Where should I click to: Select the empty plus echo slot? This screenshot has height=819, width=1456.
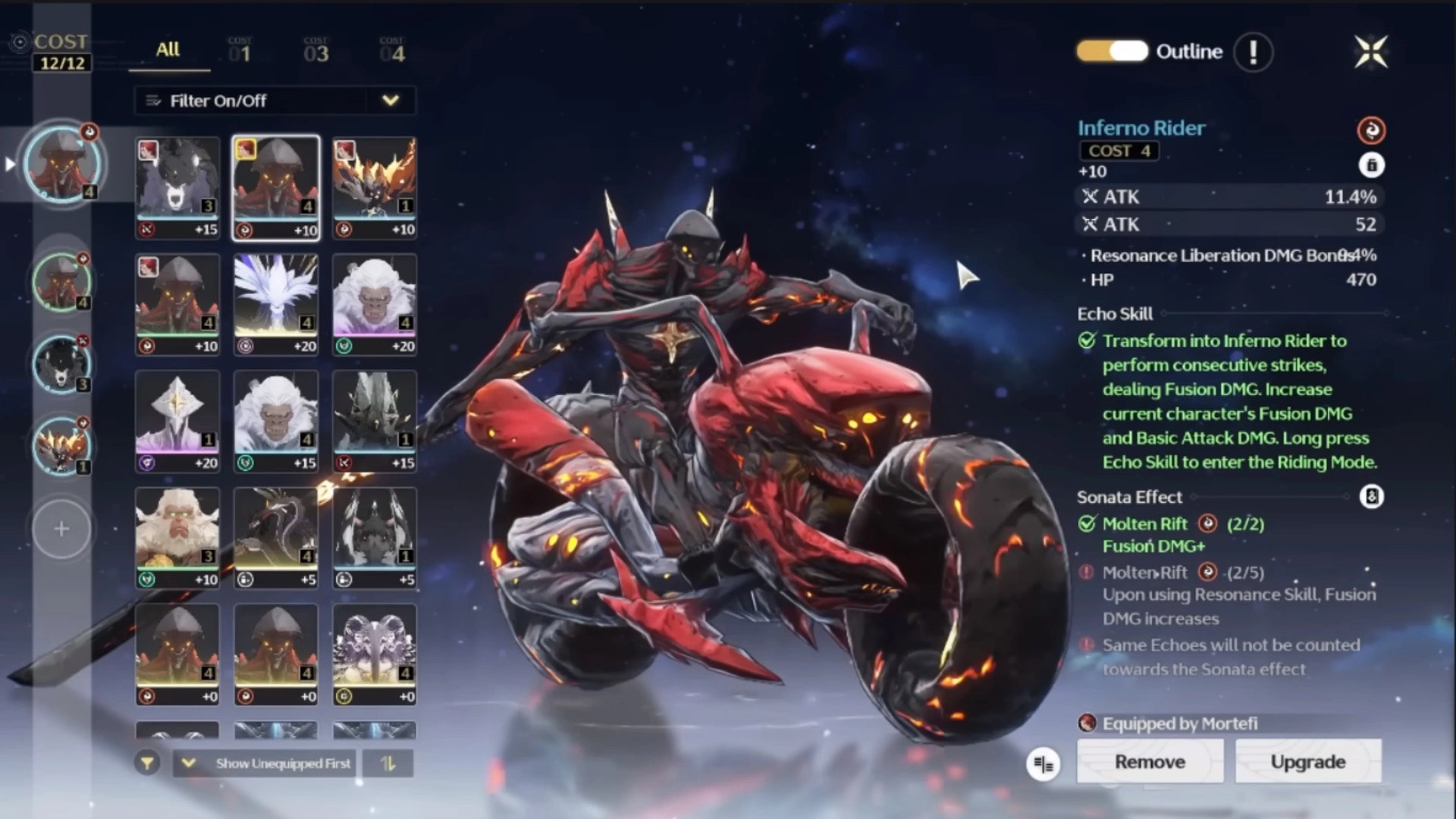point(61,529)
